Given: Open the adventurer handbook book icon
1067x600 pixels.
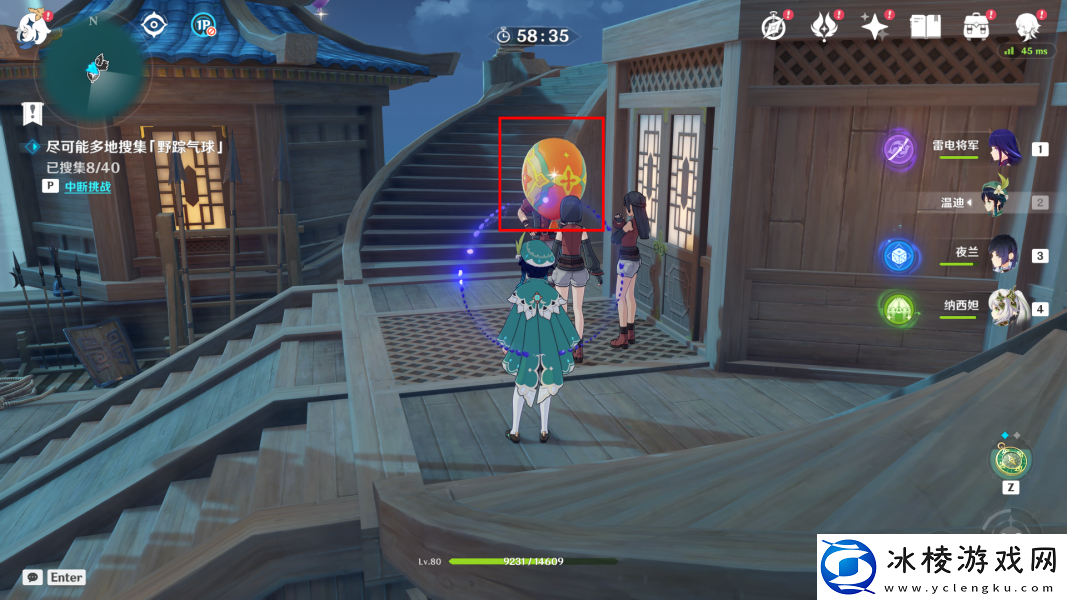Looking at the screenshot, I should (925, 27).
